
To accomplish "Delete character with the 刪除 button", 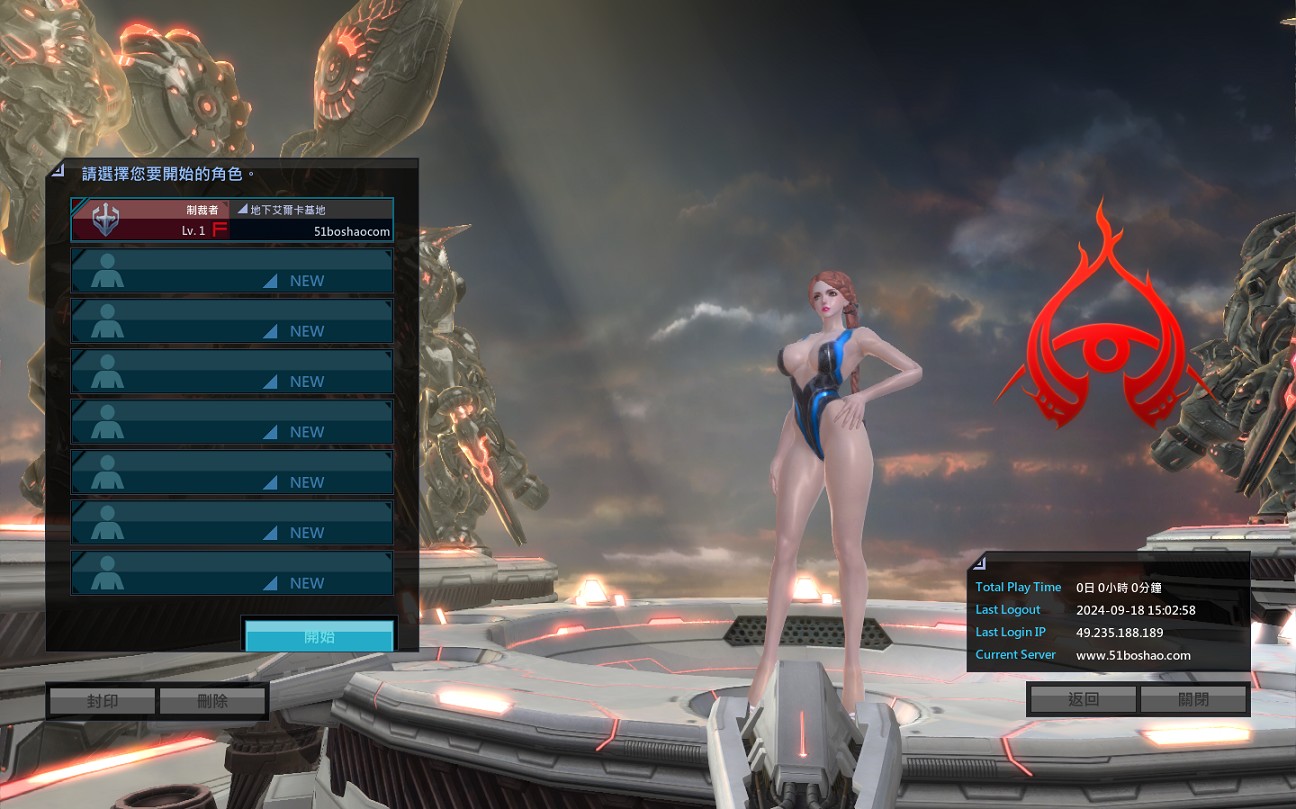I will pos(212,701).
